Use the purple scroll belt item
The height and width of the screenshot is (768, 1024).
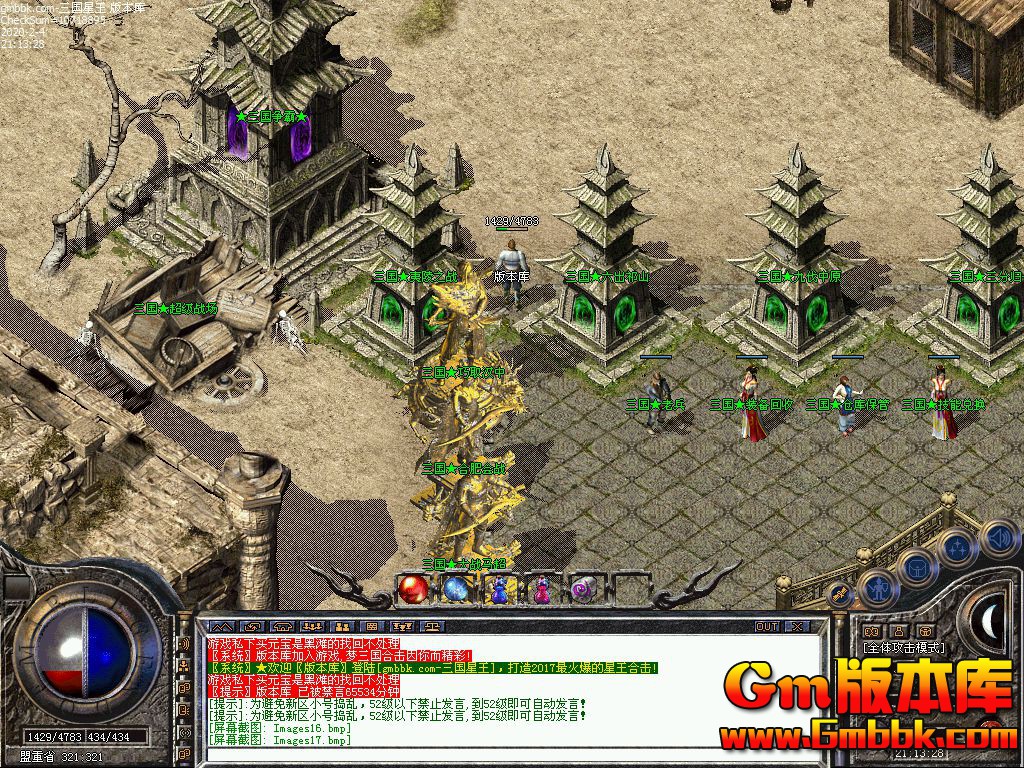pos(585,590)
